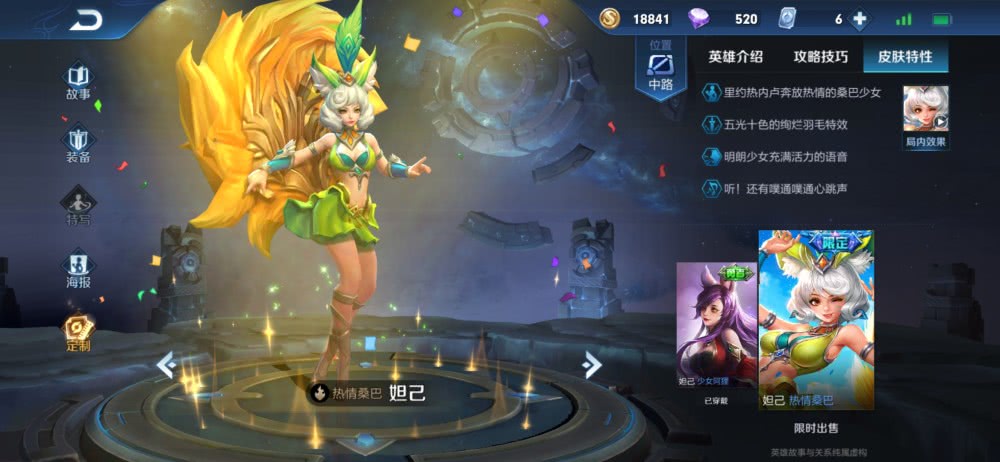Image resolution: width=1000 pixels, height=462 pixels.
Task: Open the 海报 poster view
Action: pos(78,270)
